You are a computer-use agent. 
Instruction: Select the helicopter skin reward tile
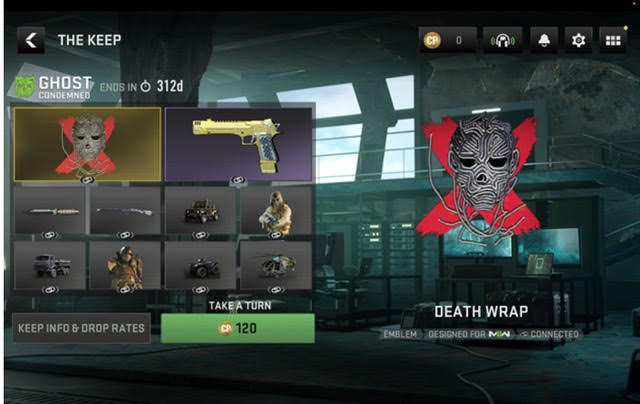point(276,266)
